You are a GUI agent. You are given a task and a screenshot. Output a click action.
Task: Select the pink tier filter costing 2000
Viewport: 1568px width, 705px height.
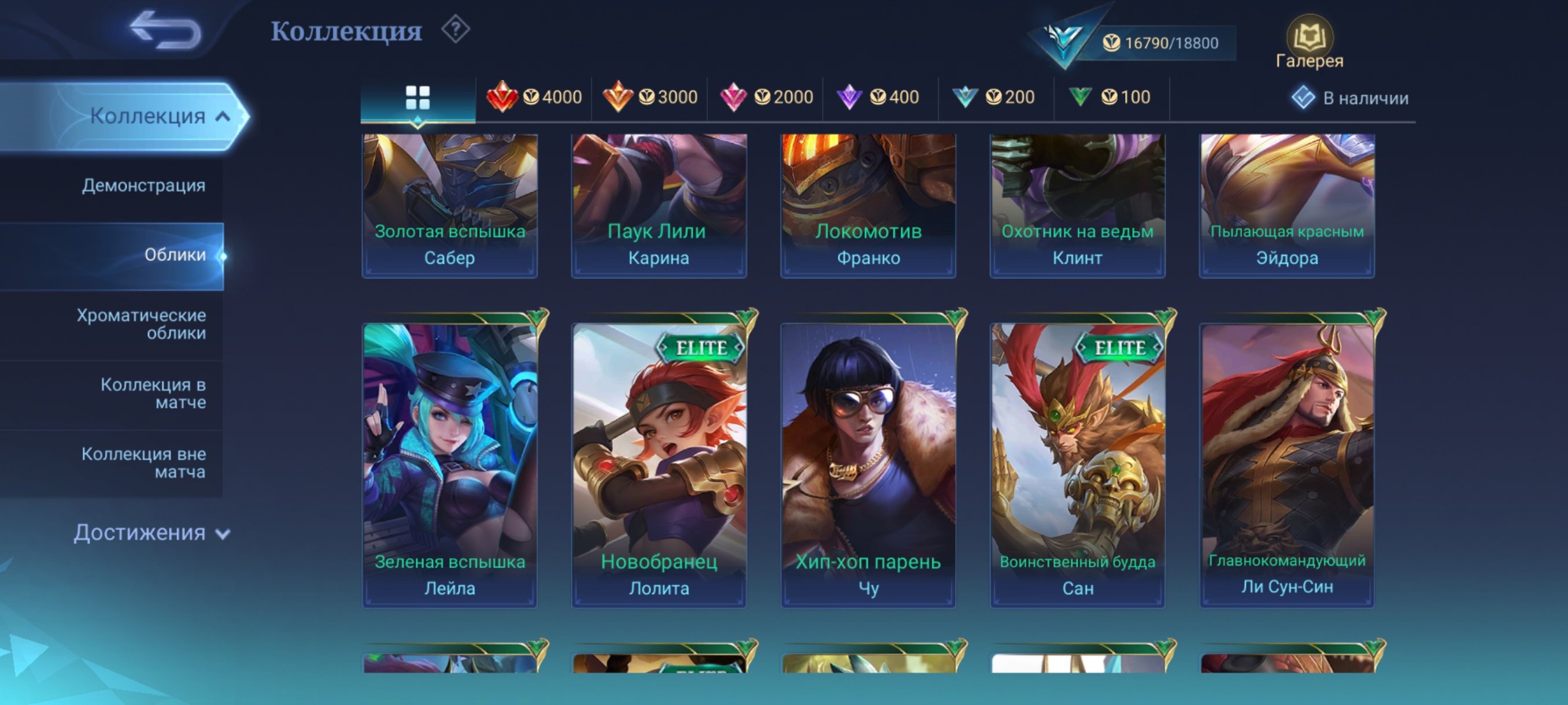(x=765, y=97)
